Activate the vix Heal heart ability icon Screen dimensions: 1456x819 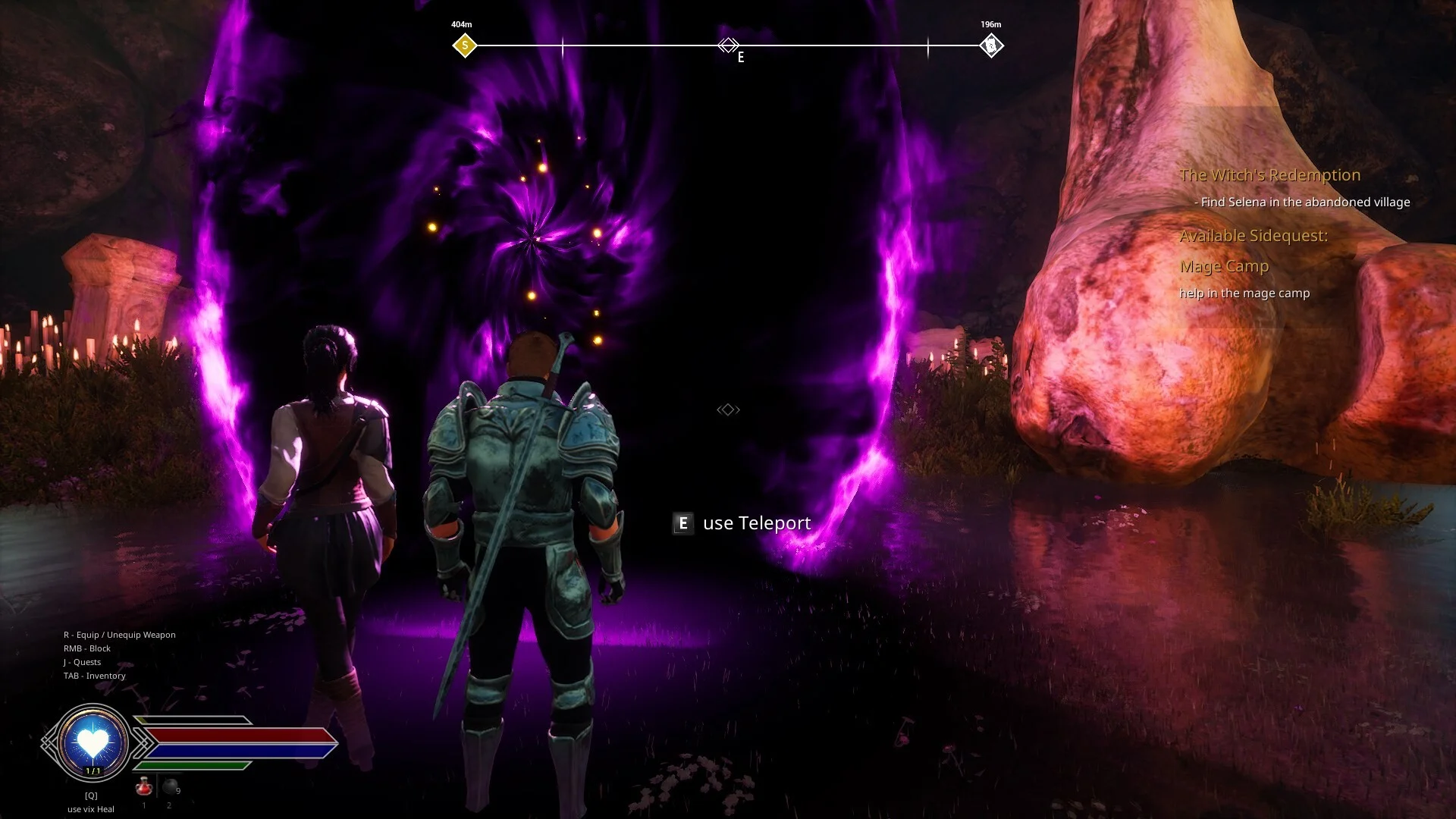coord(93,742)
